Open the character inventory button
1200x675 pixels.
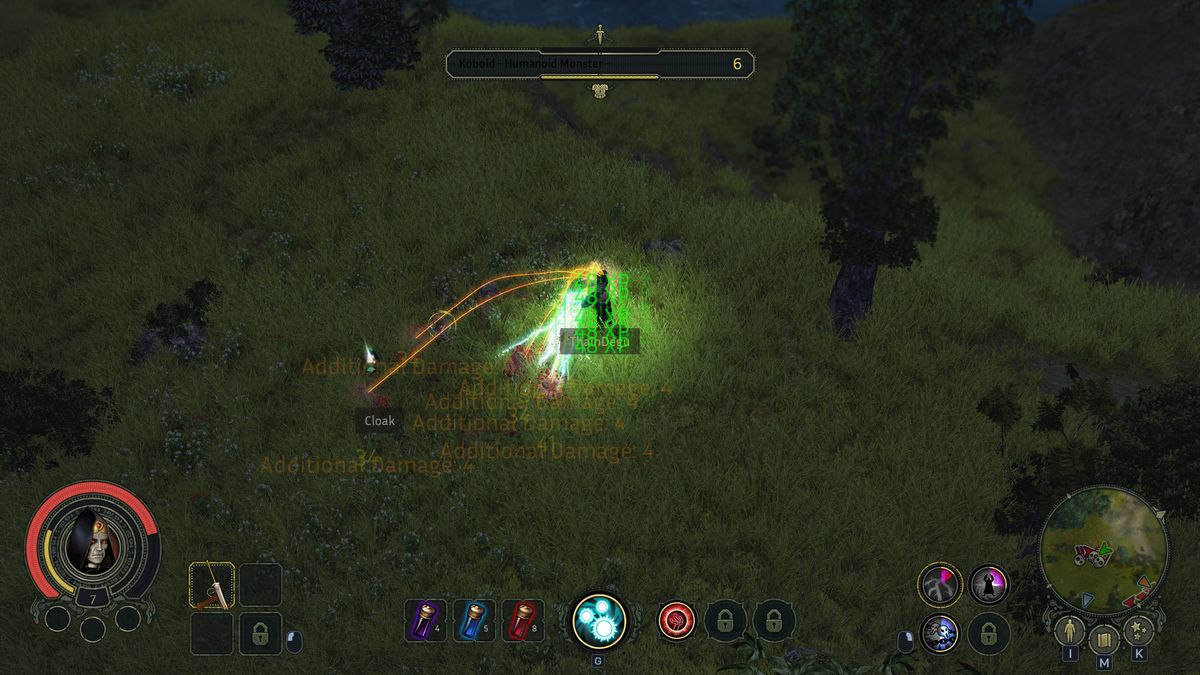(x=1069, y=632)
